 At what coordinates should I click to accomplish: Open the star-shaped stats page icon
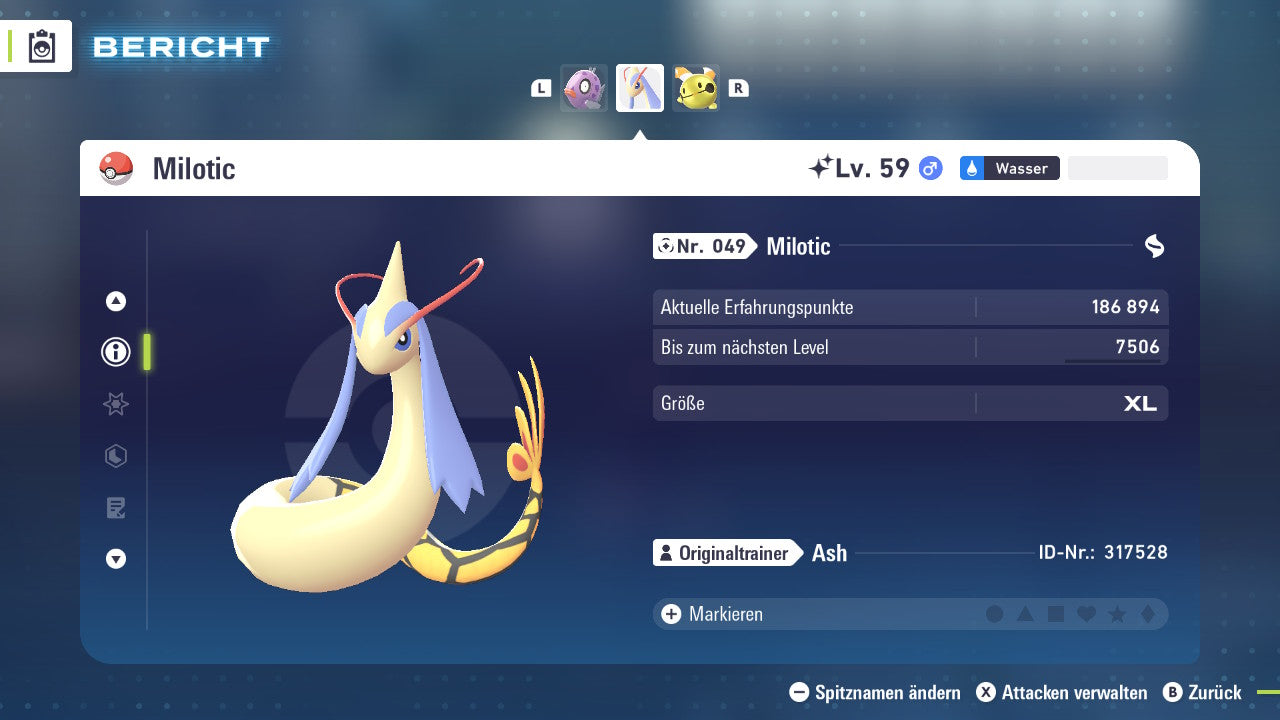115,404
